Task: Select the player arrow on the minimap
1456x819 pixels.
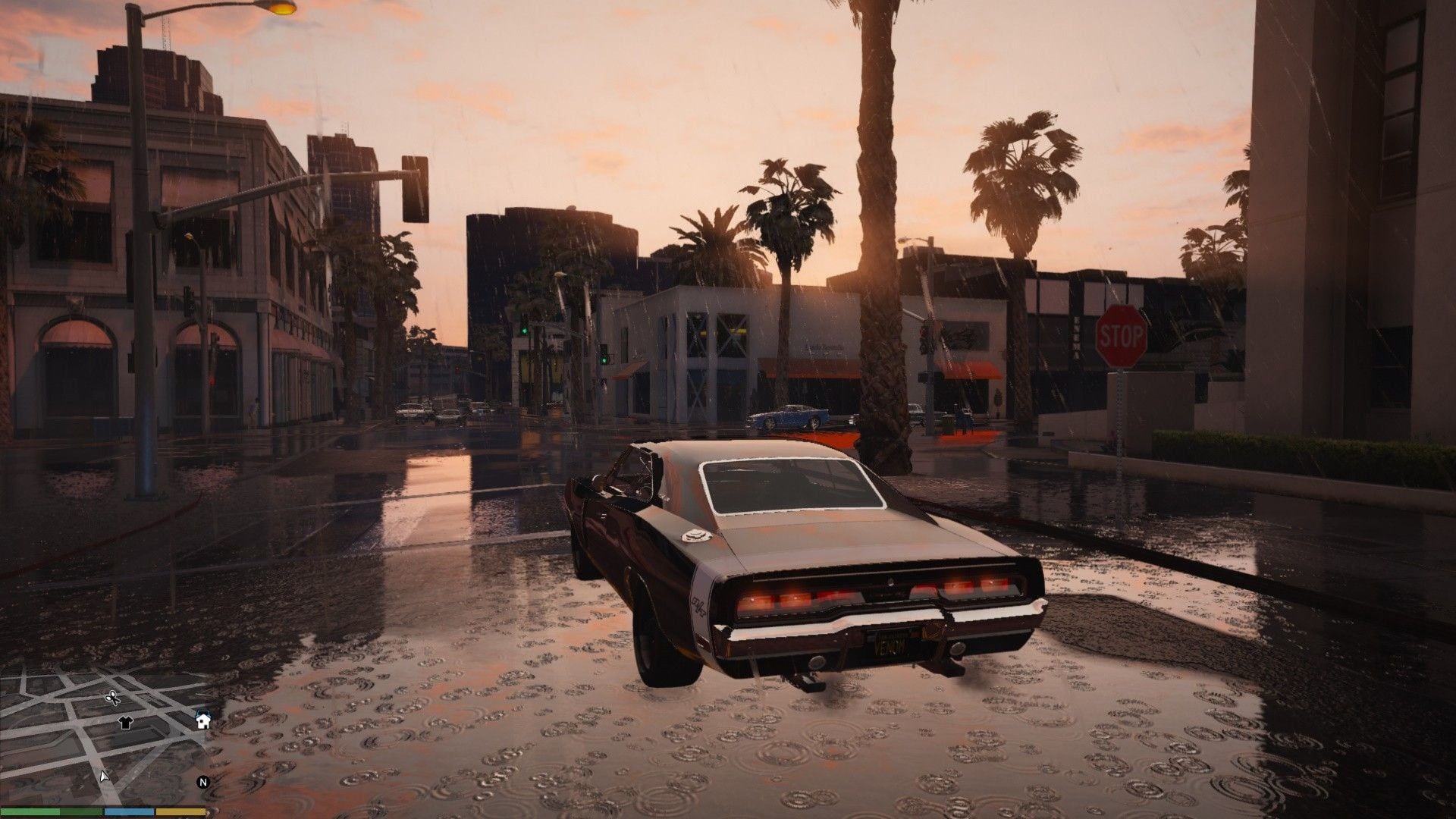Action: tap(104, 776)
